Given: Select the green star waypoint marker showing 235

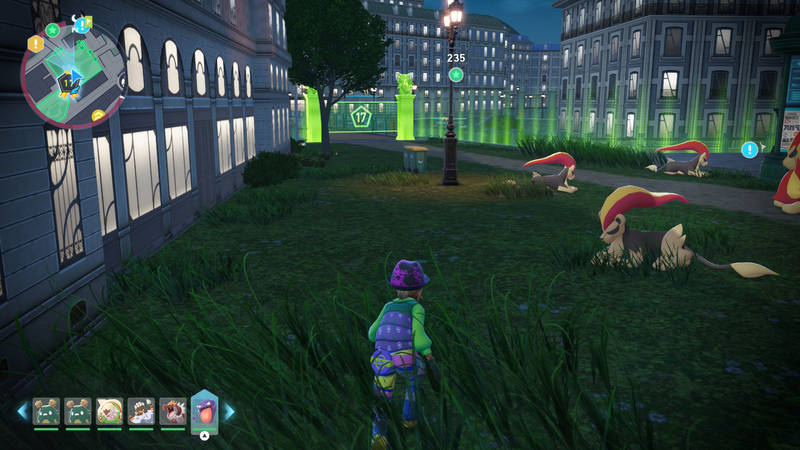Looking at the screenshot, I should 456,74.
